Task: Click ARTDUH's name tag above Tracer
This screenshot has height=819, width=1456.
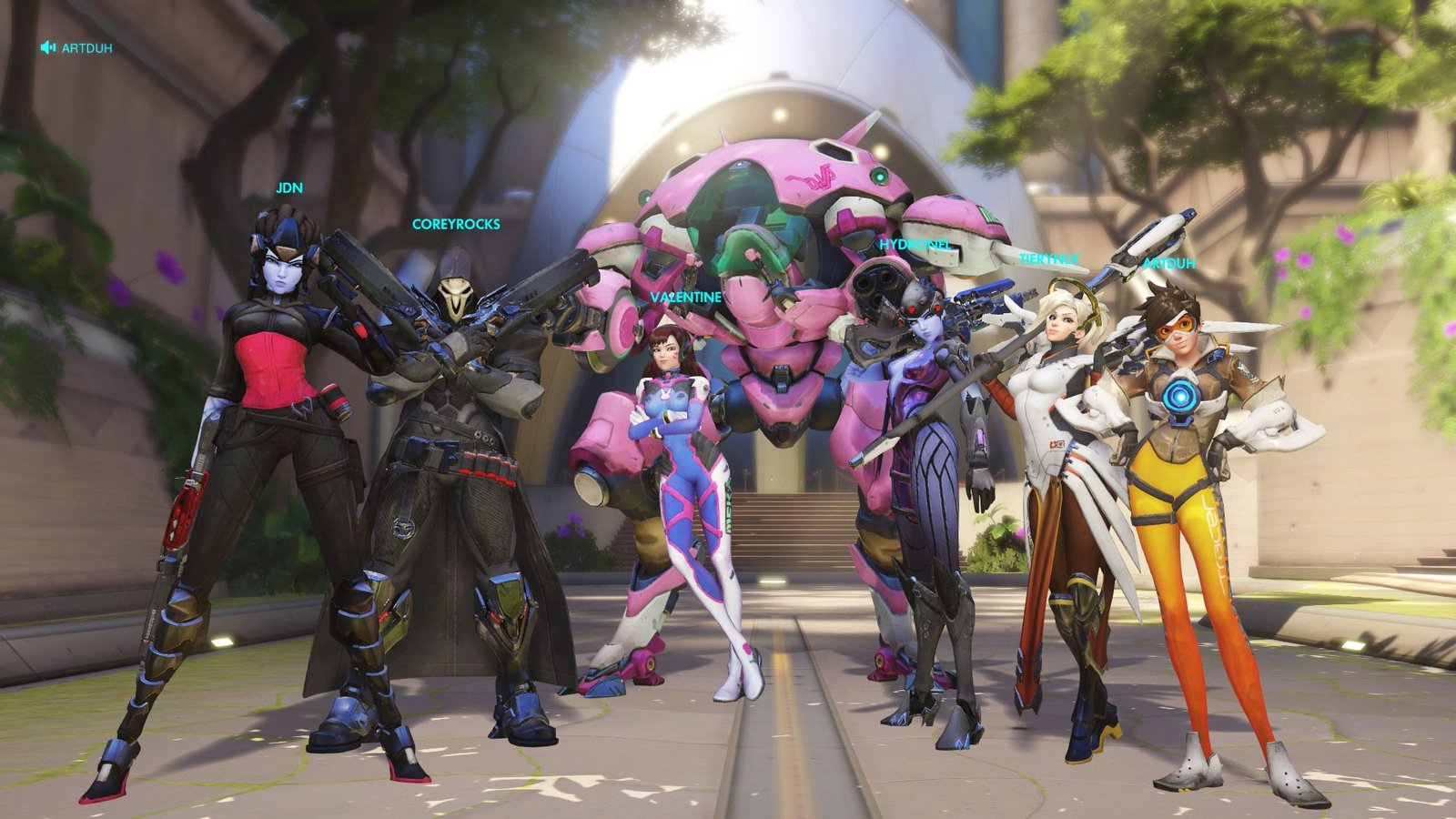Action: point(1168,264)
